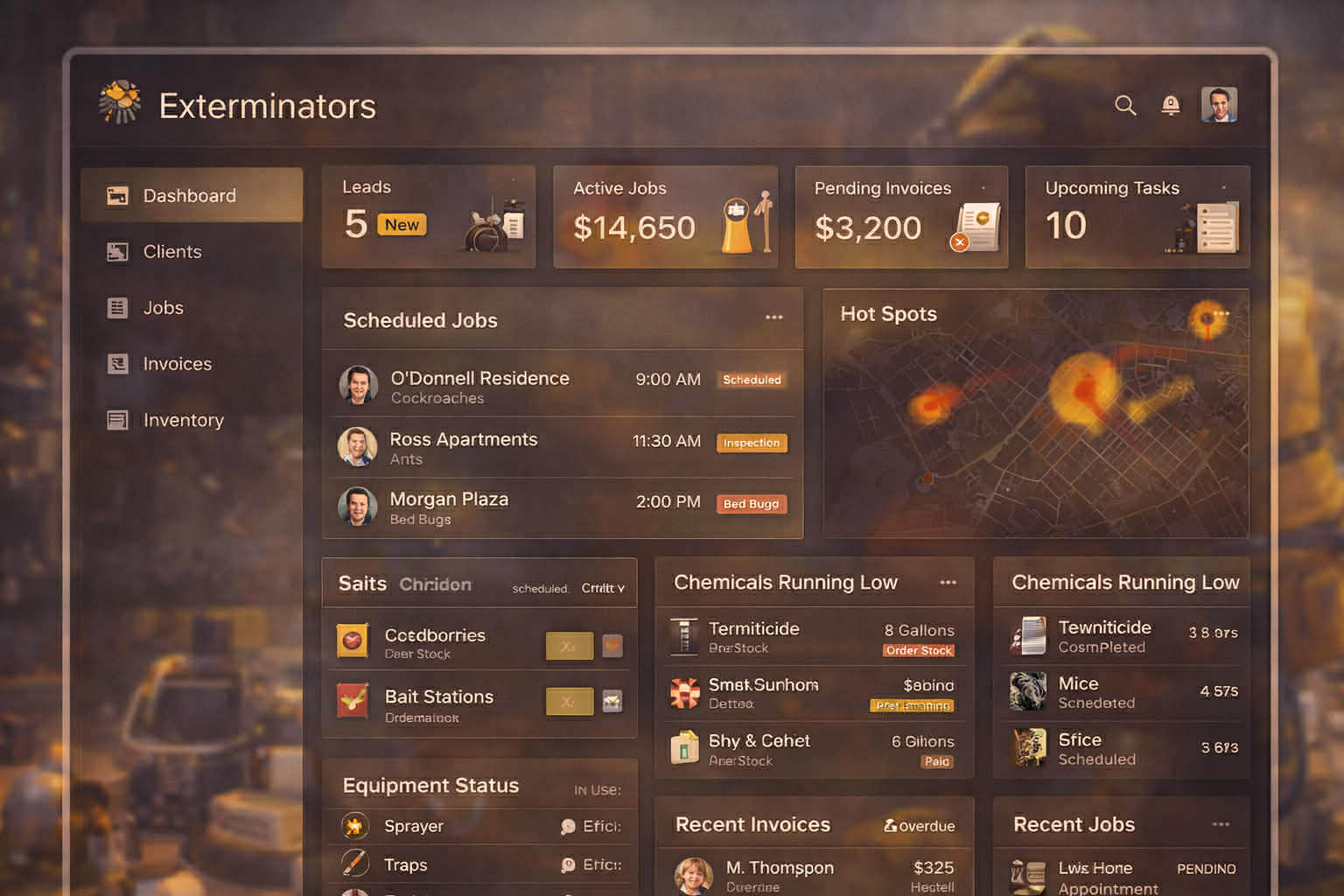This screenshot has height=896, width=1344.
Task: Open the Scheduled Jobs overflow menu
Action: coord(773,318)
